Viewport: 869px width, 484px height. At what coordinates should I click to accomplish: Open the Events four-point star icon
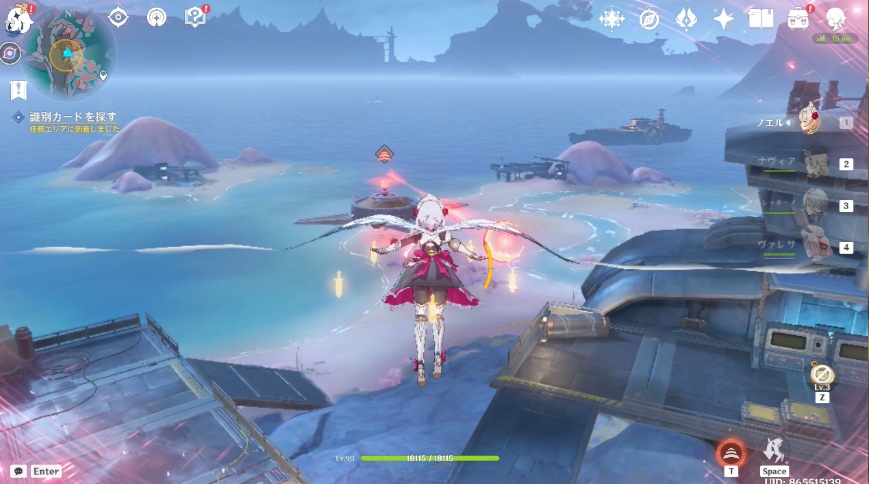tap(723, 18)
